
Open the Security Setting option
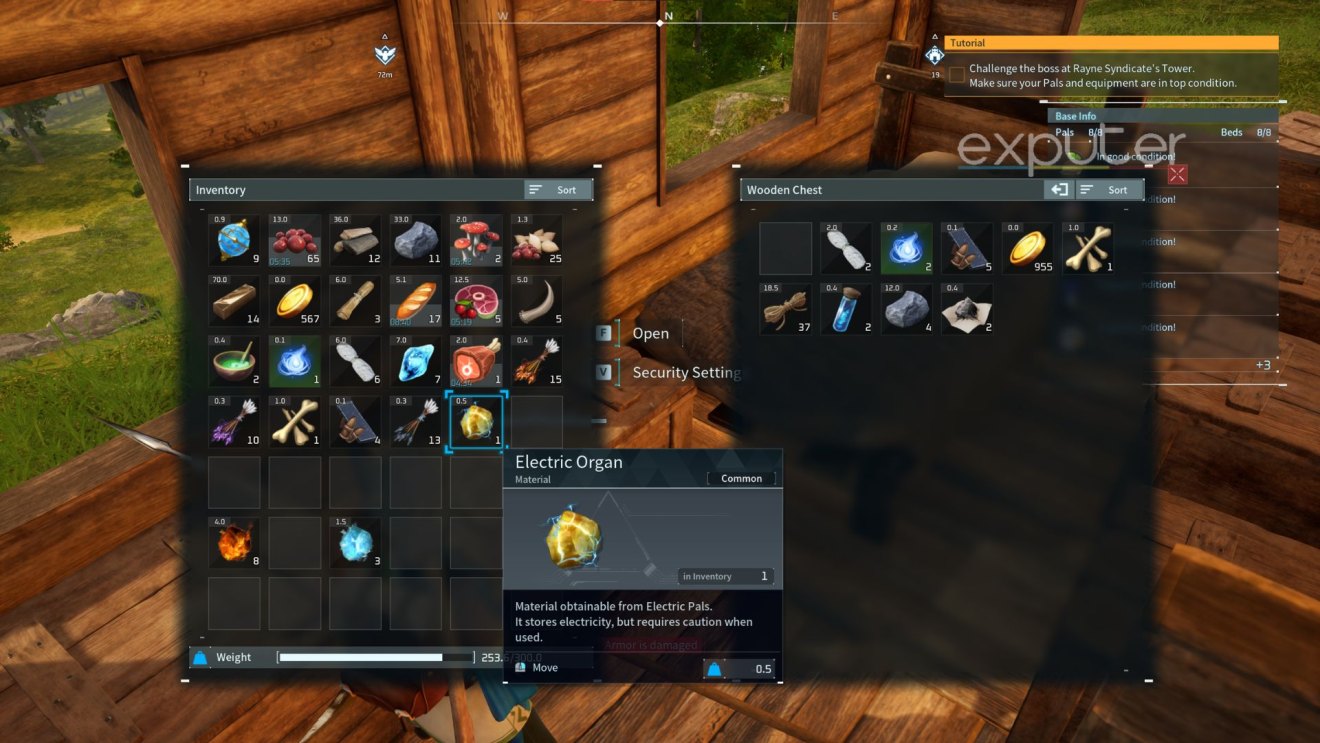(687, 372)
